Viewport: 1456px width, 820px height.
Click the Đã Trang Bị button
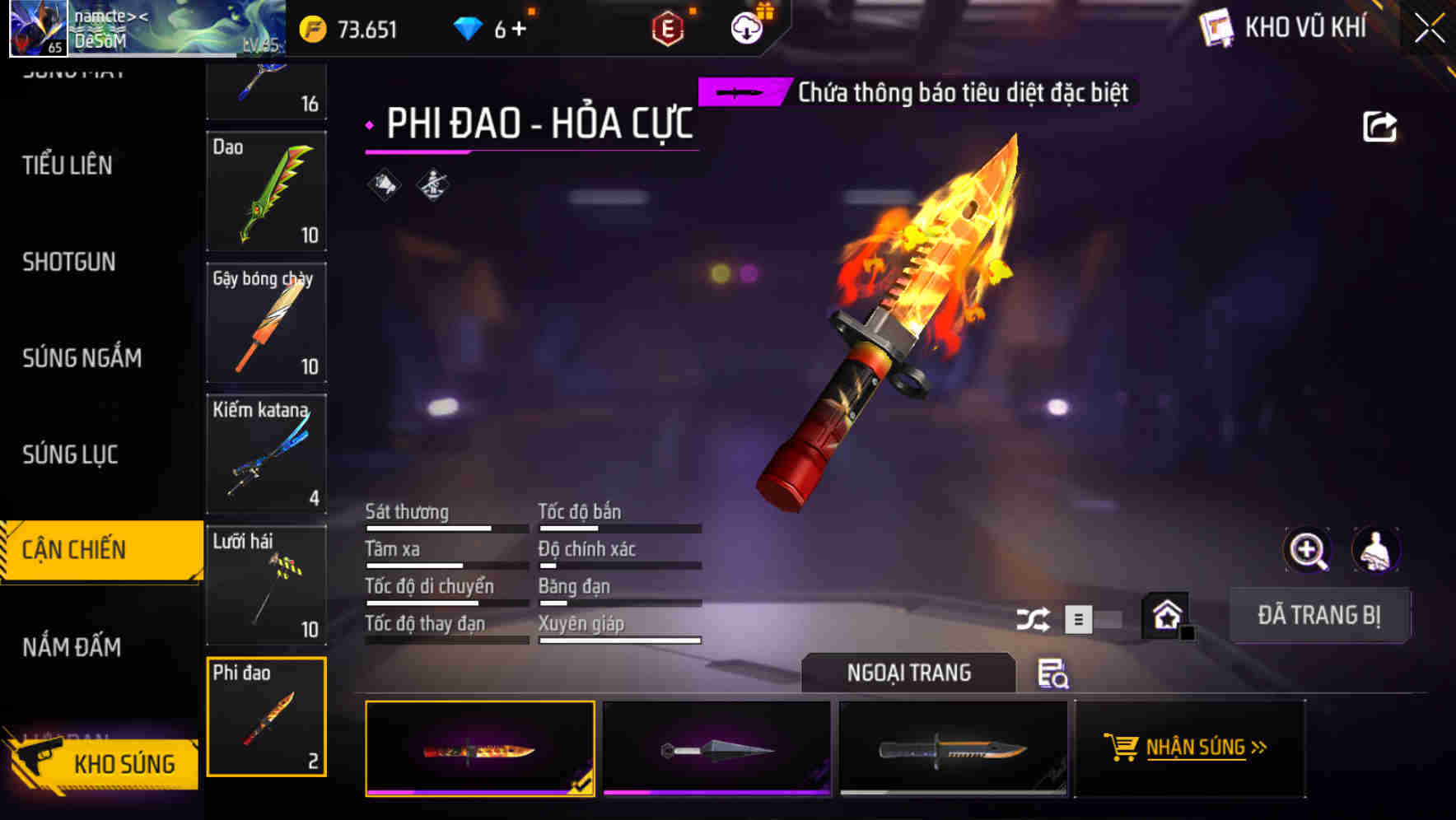1319,614
